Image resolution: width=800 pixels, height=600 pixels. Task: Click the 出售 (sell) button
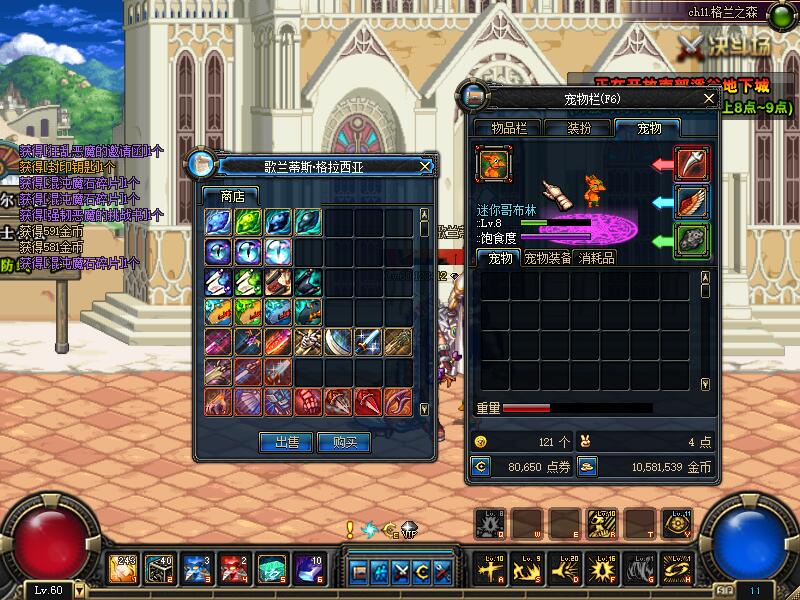click(286, 442)
